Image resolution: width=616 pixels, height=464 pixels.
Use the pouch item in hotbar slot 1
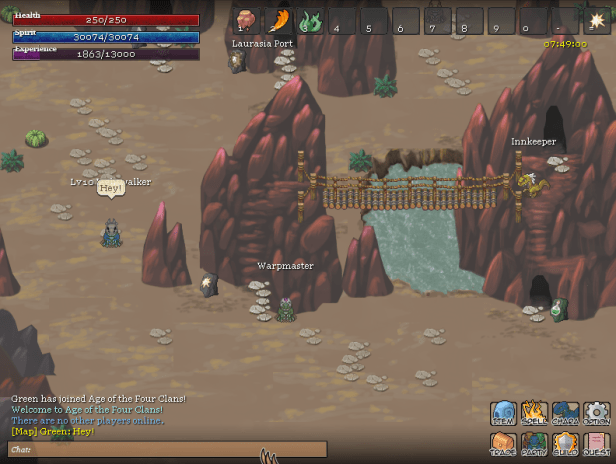[246, 20]
